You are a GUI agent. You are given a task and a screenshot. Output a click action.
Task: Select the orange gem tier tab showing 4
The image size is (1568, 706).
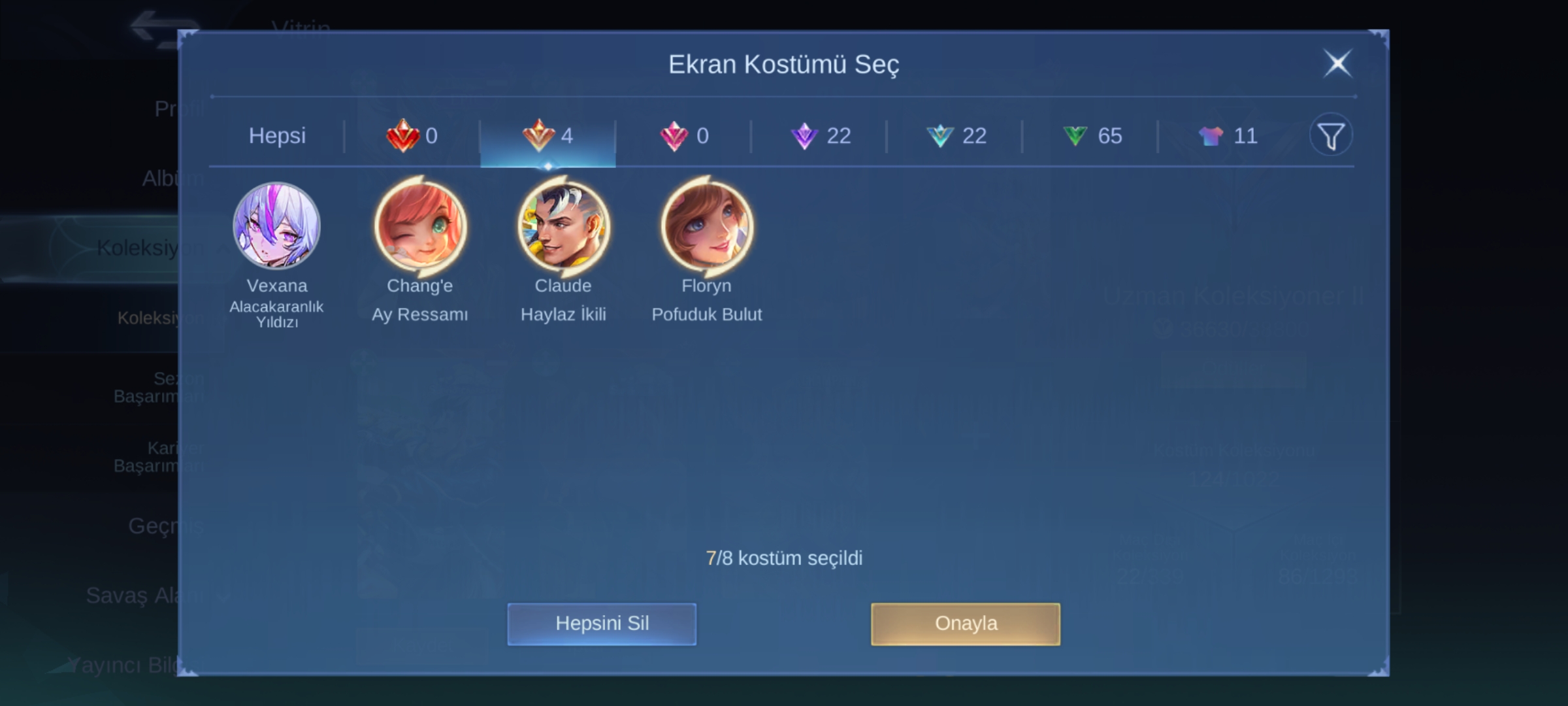click(548, 136)
